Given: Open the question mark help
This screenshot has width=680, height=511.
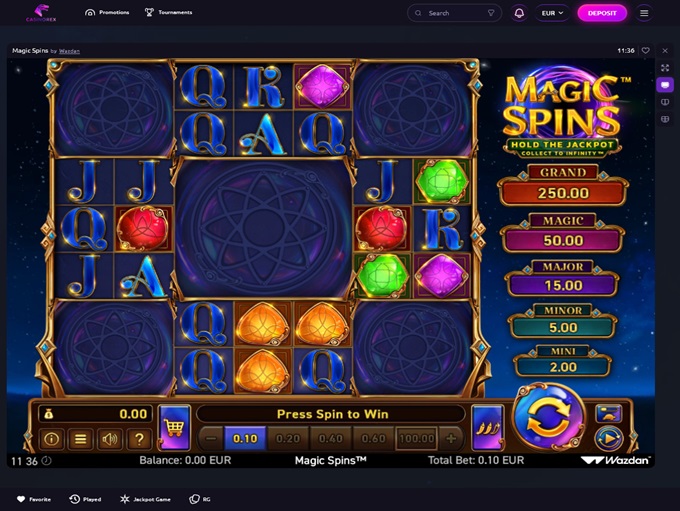Looking at the screenshot, I should pos(139,438).
